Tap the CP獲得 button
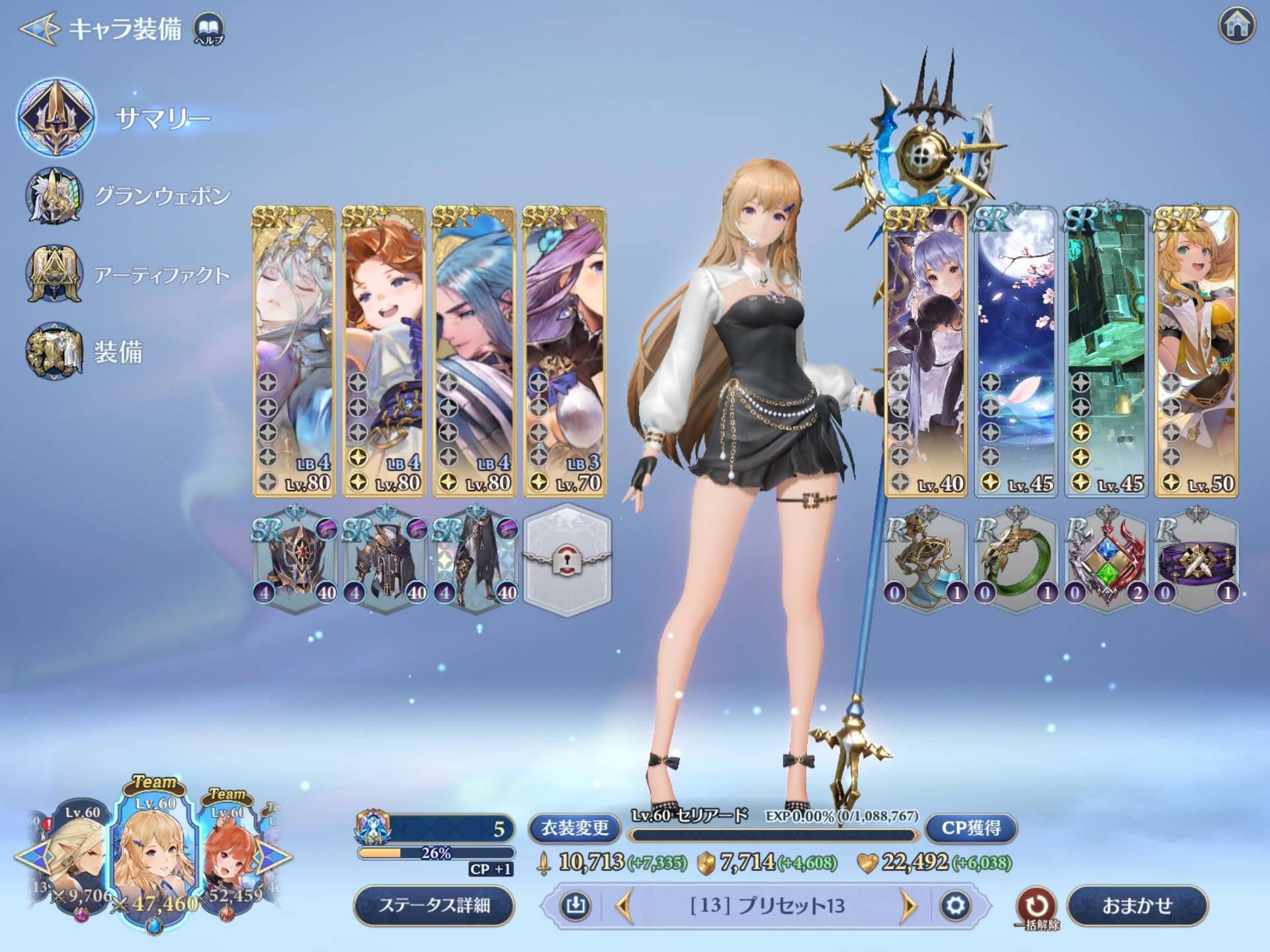1270x952 pixels. 970,828
